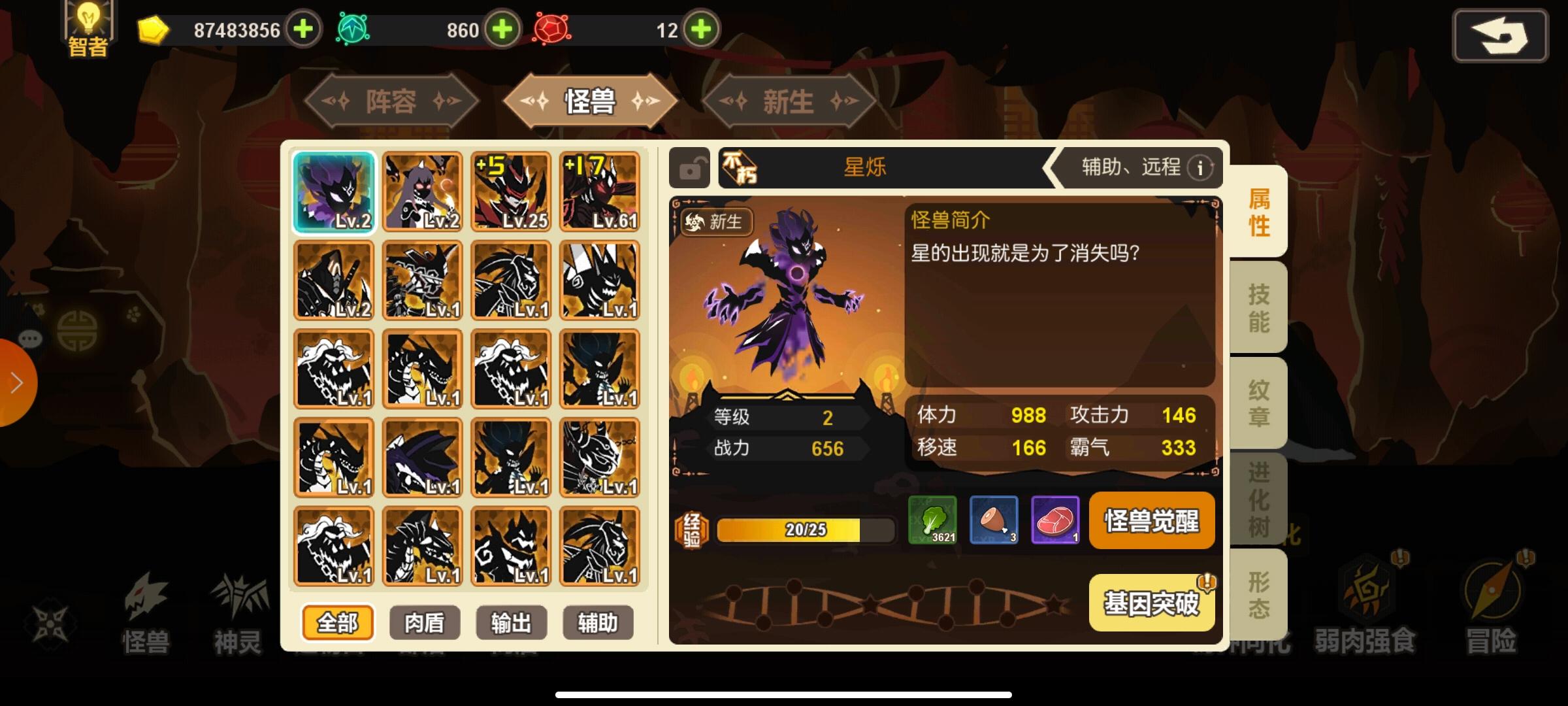Open the 怪兽 monster menu icon at bottom left
This screenshot has width=1568, height=706.
145,608
